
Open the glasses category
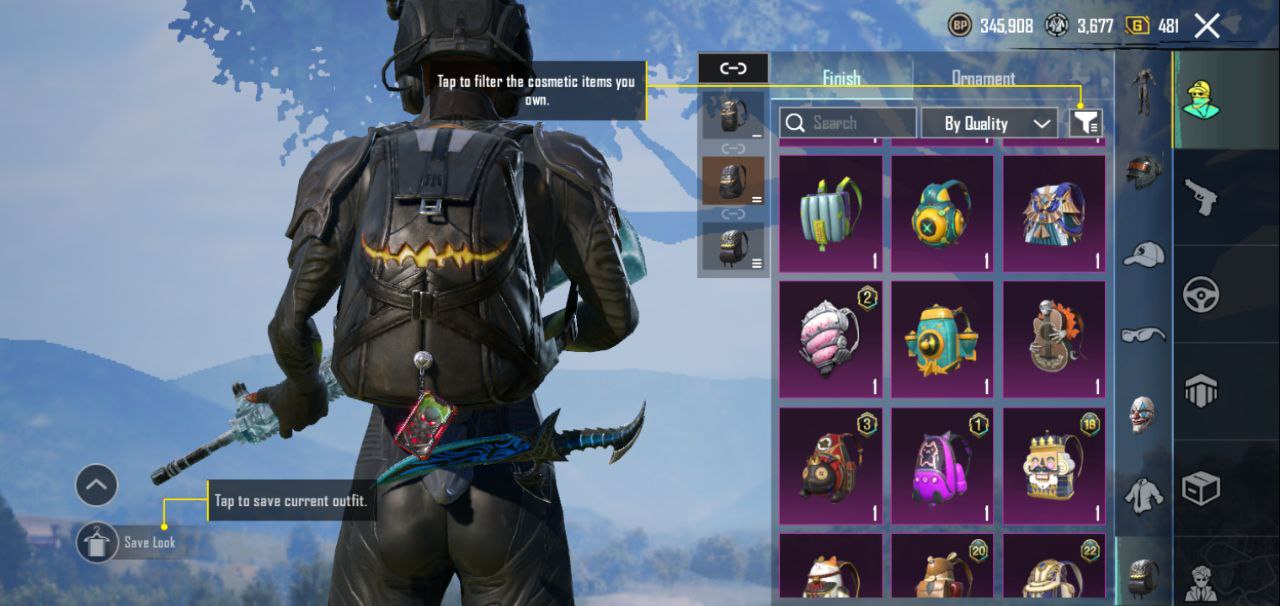[x=1143, y=335]
